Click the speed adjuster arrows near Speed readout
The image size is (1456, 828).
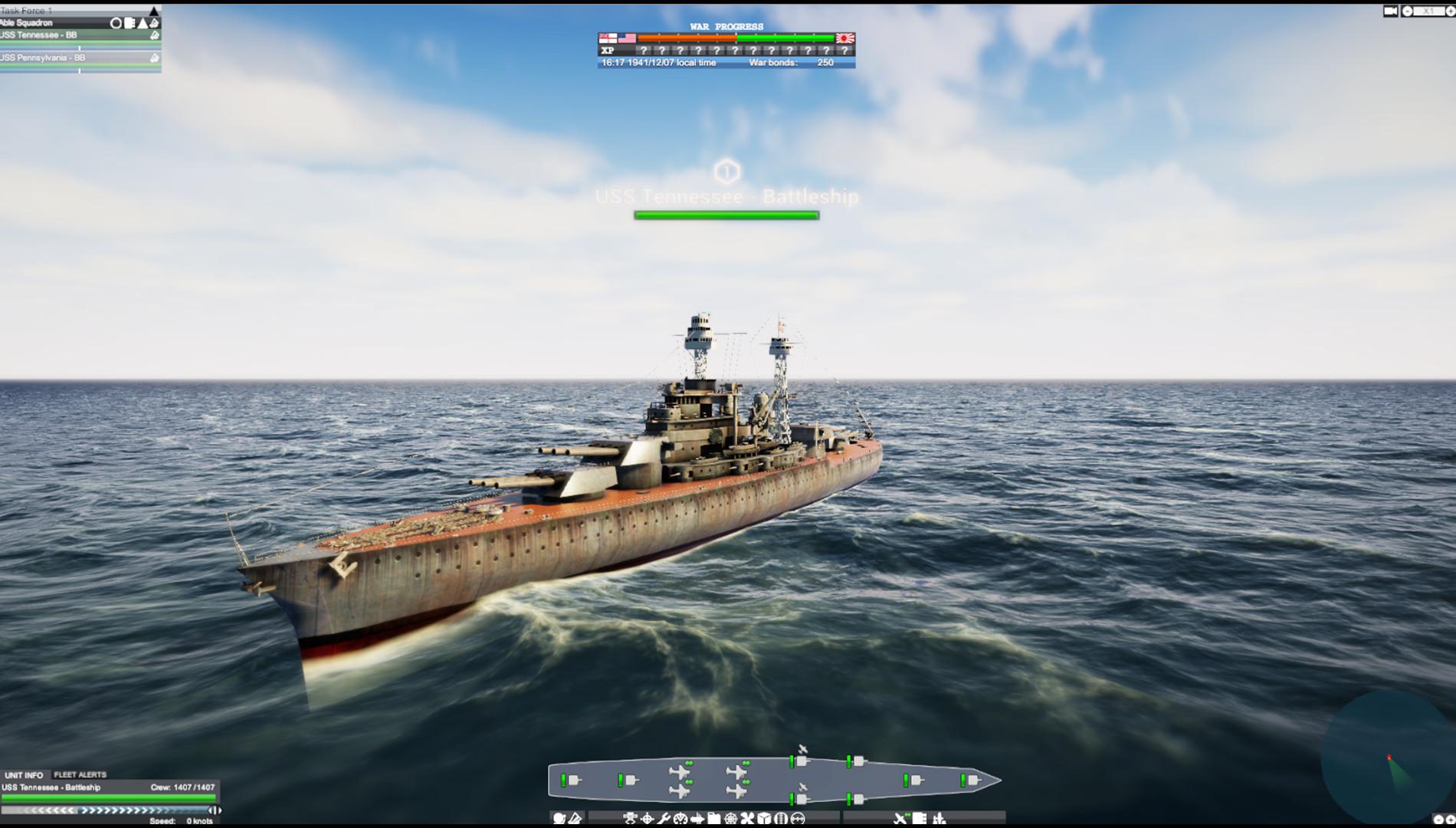(215, 811)
